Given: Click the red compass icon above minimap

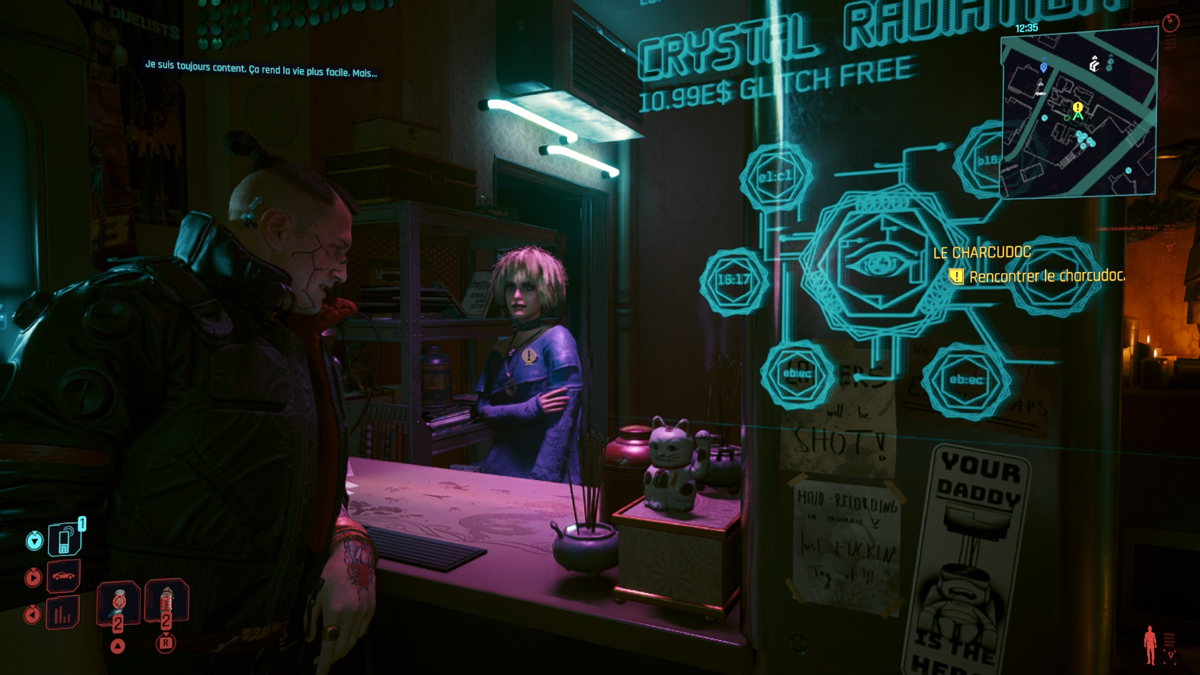Looking at the screenshot, I should (x=1172, y=22).
